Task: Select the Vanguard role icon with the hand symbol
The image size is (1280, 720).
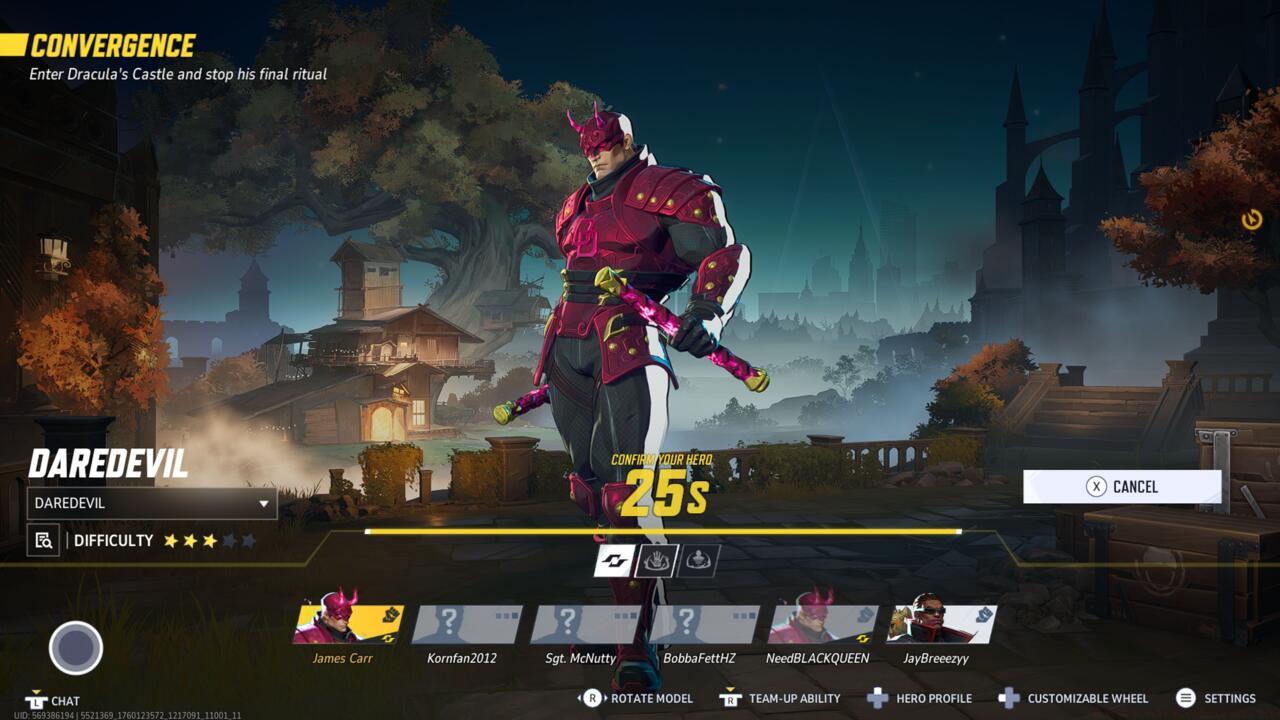Action: click(655, 560)
